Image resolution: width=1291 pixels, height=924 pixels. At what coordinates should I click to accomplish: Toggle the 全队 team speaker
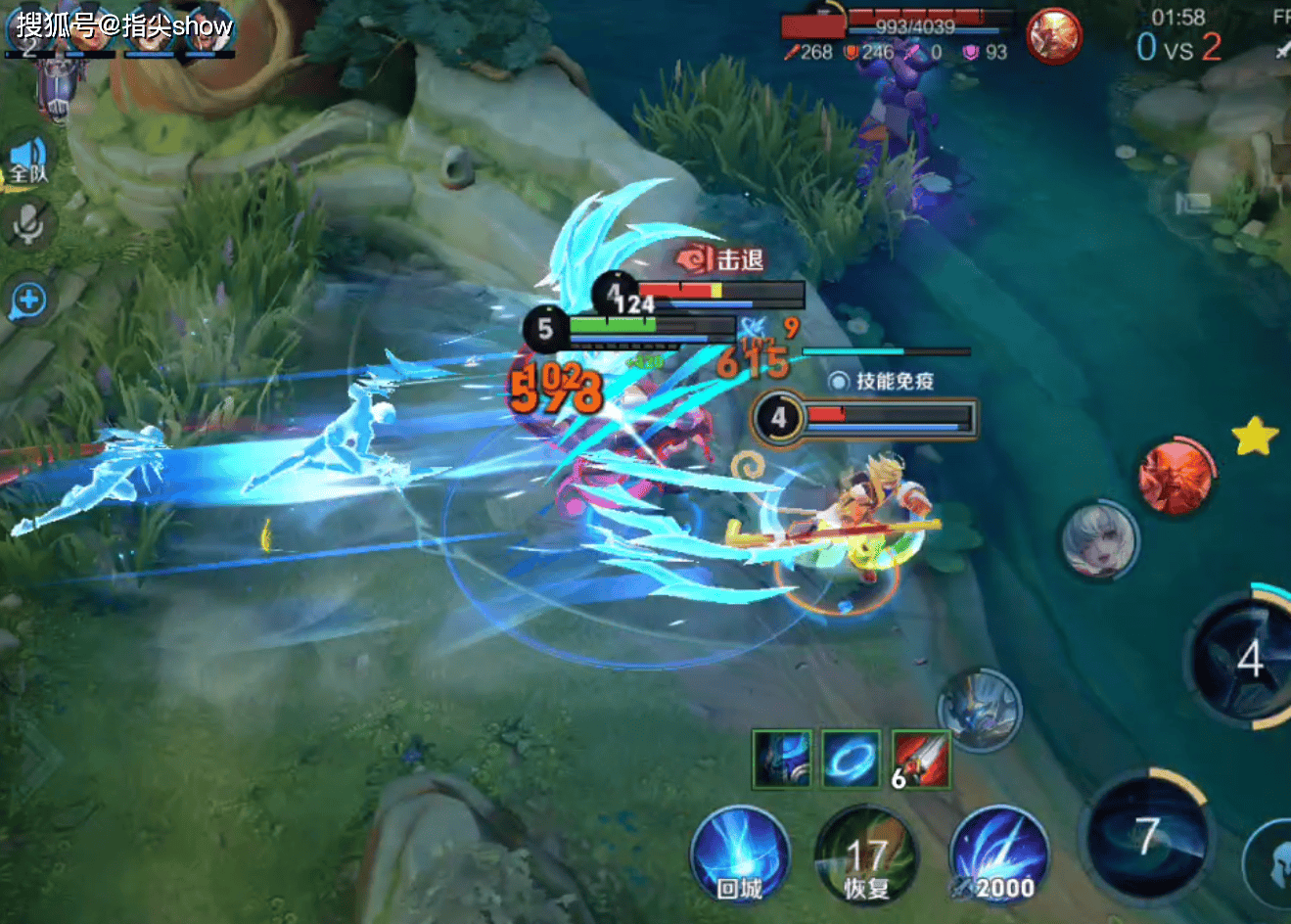pyautogui.click(x=28, y=160)
